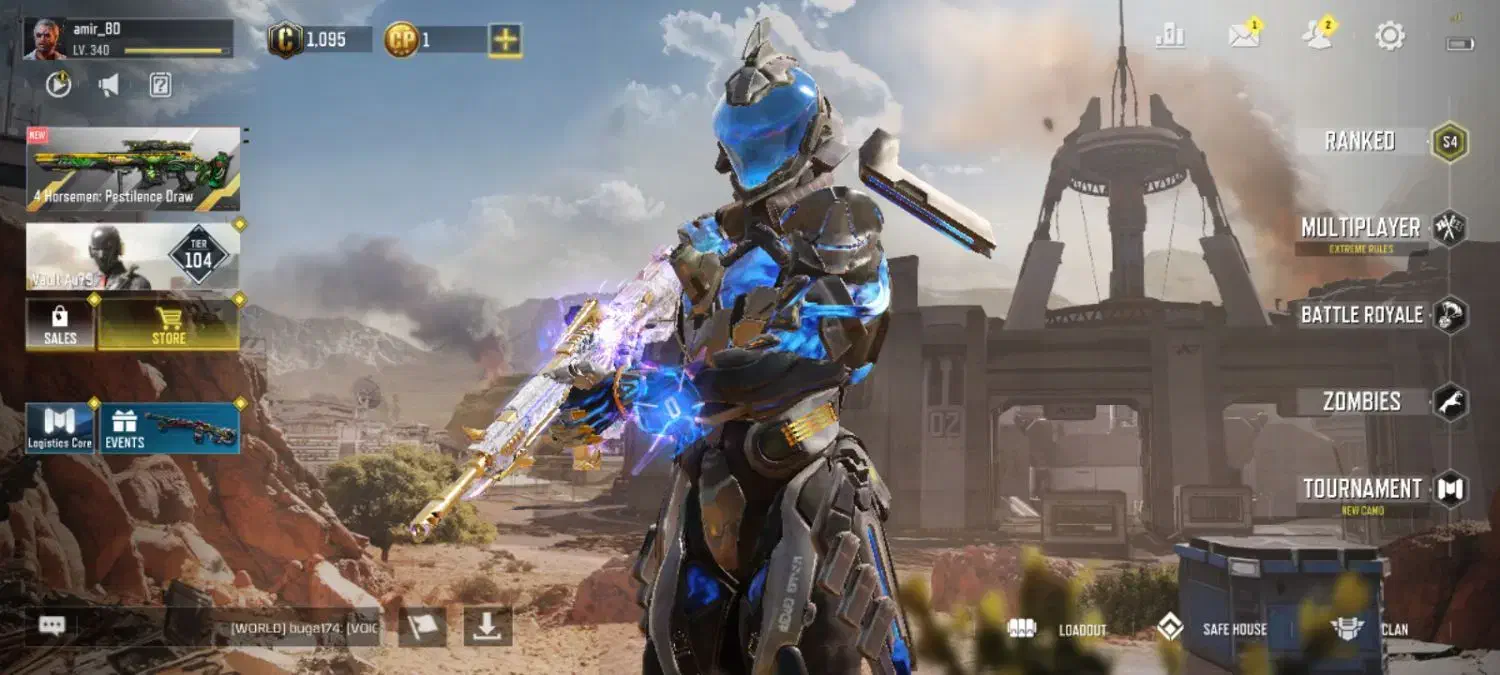The height and width of the screenshot is (675, 1500).
Task: Open the Events panel
Action: pyautogui.click(x=169, y=428)
